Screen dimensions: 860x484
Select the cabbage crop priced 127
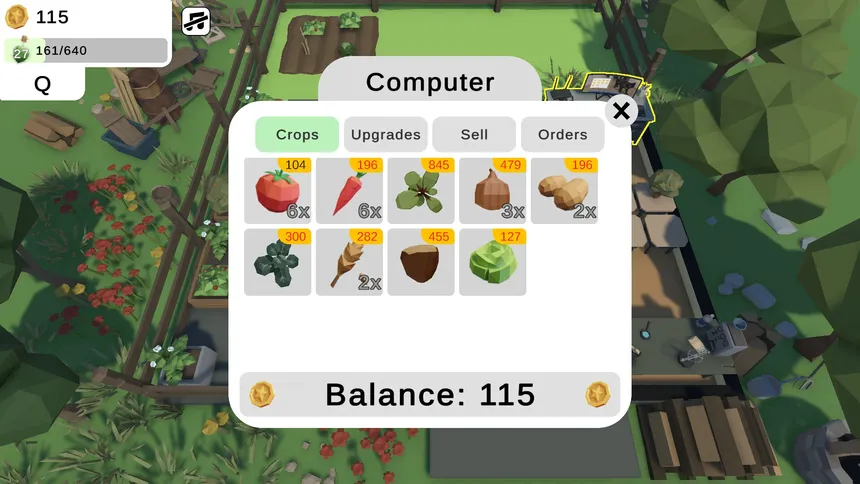(493, 262)
